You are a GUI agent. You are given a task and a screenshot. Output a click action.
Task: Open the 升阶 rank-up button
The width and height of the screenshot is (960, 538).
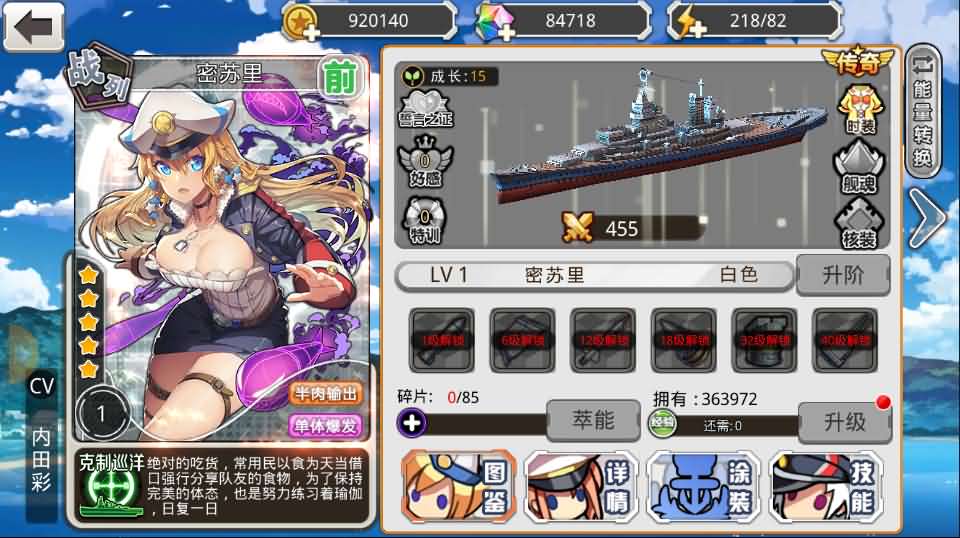(841, 275)
